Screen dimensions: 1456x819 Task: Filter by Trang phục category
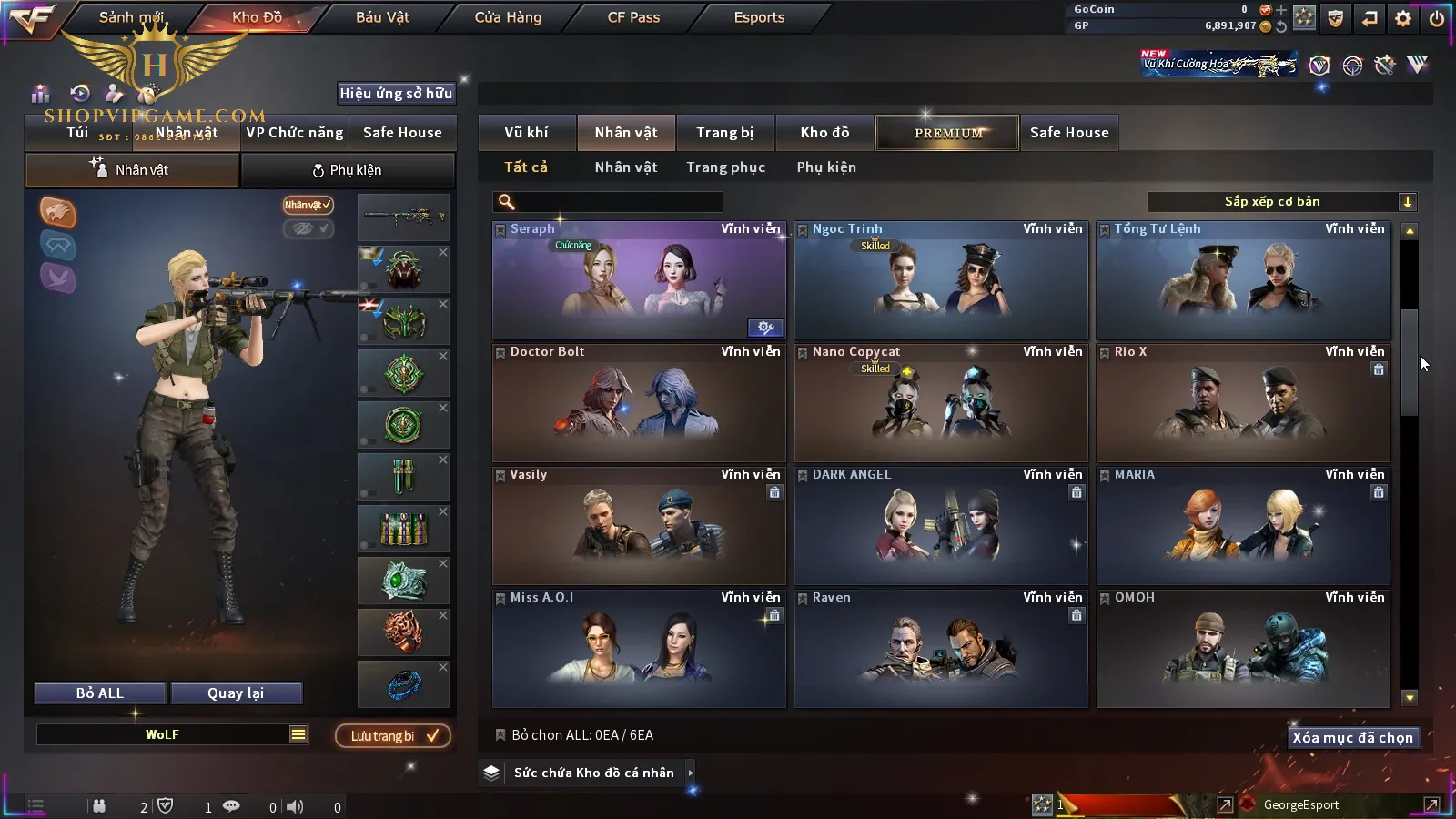point(725,167)
